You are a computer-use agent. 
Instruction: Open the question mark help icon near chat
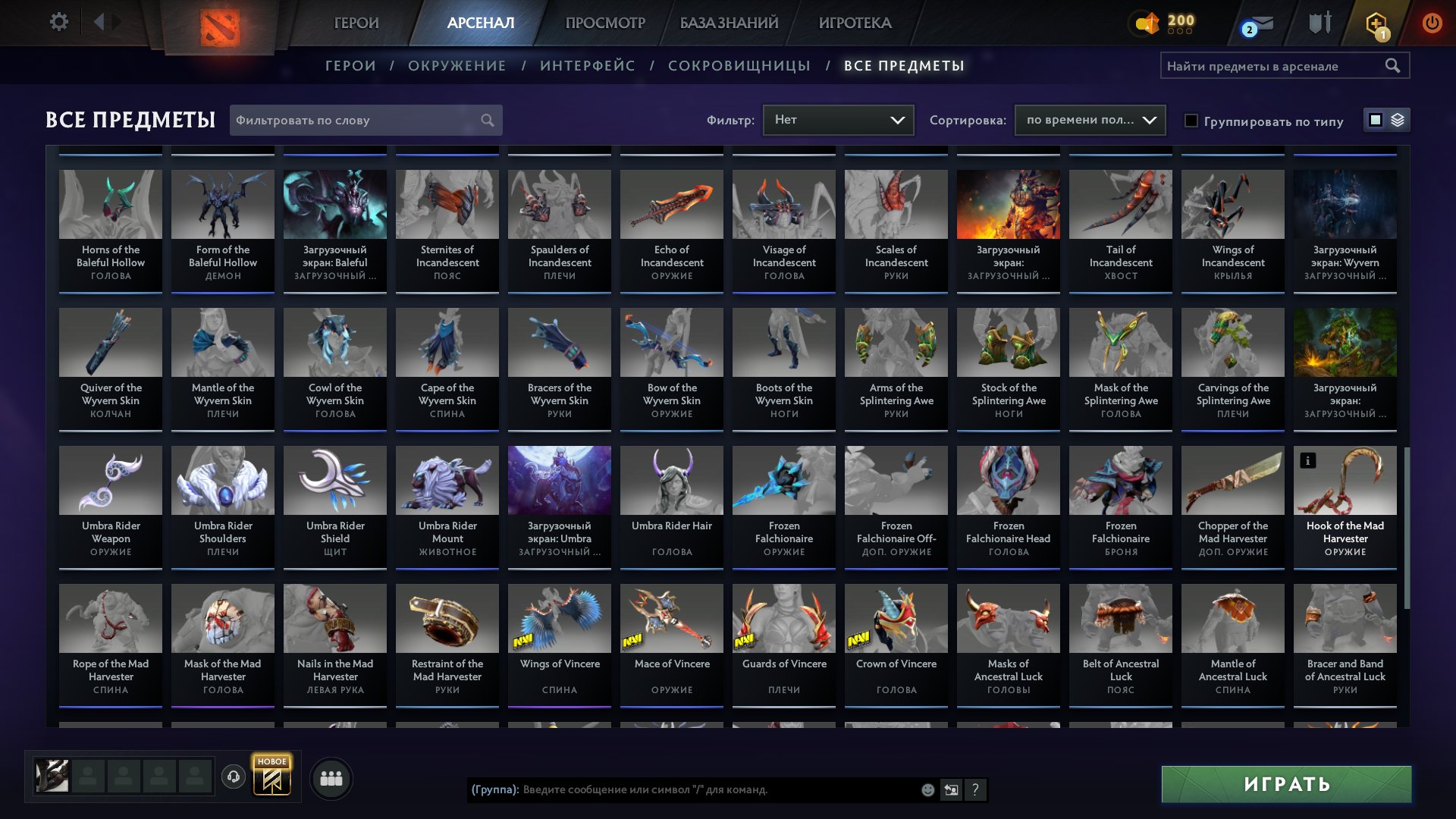click(974, 791)
